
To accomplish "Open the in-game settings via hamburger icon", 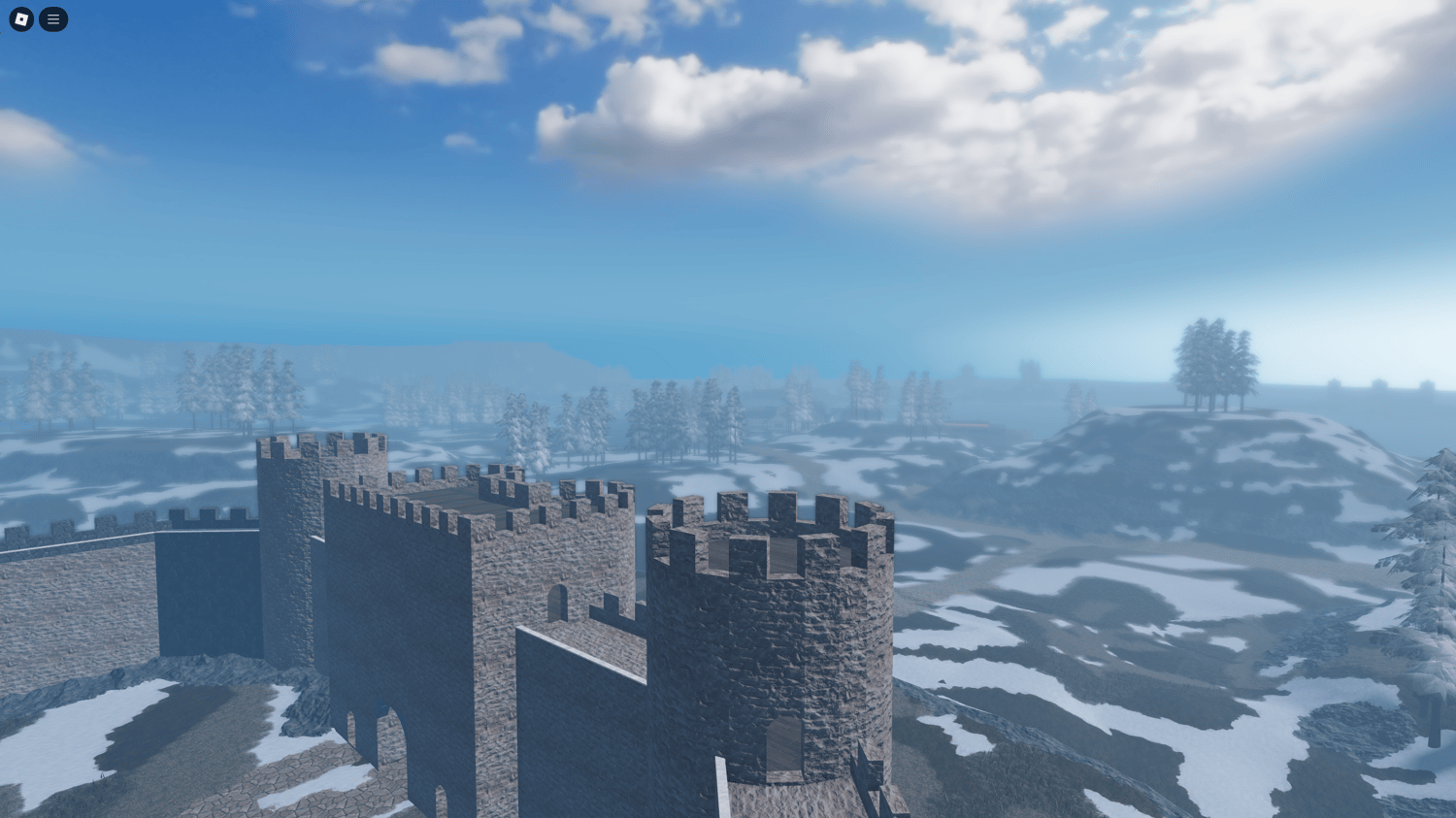I will tap(53, 19).
